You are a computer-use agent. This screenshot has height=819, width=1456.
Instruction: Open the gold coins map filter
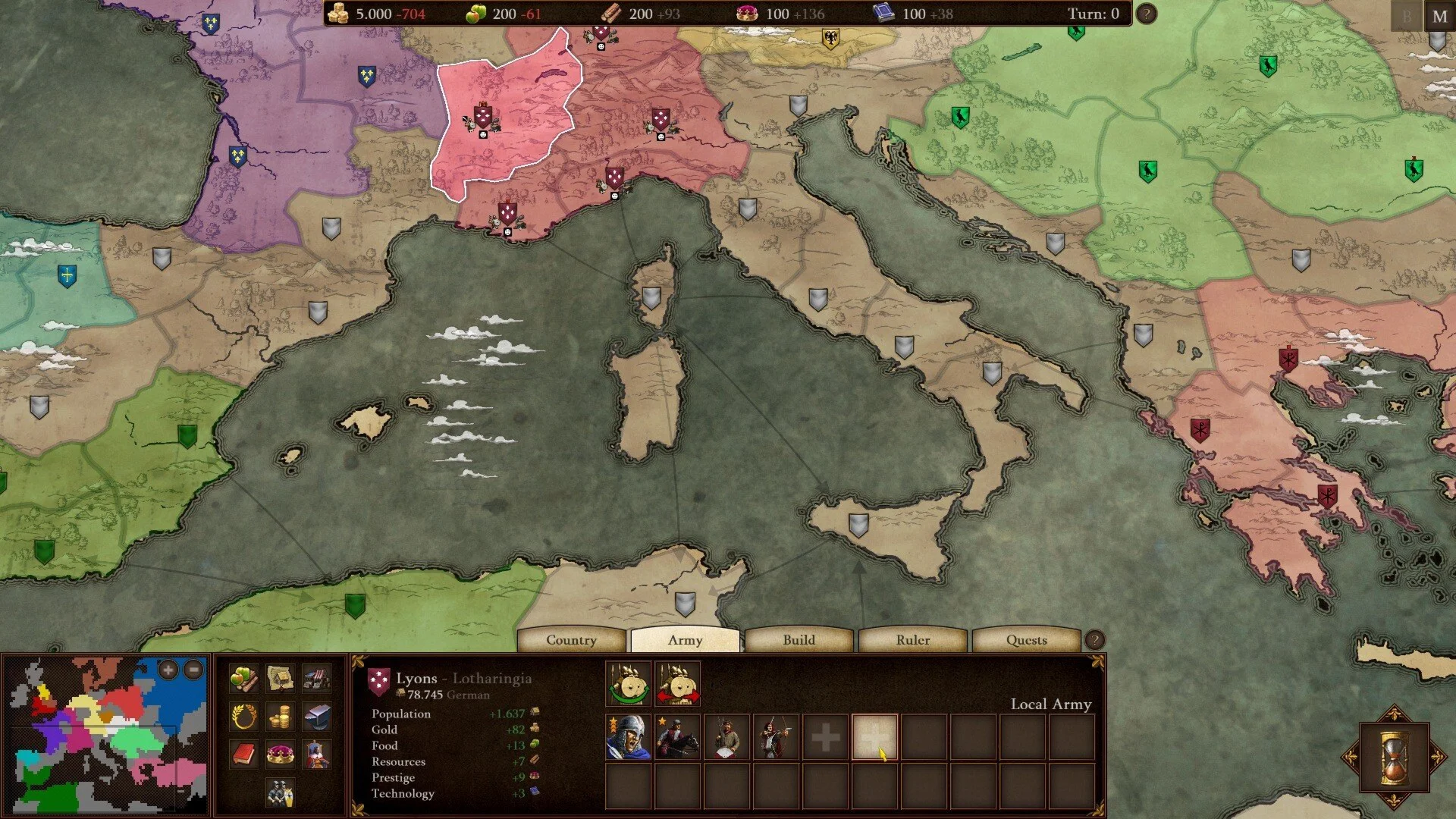pos(280,716)
